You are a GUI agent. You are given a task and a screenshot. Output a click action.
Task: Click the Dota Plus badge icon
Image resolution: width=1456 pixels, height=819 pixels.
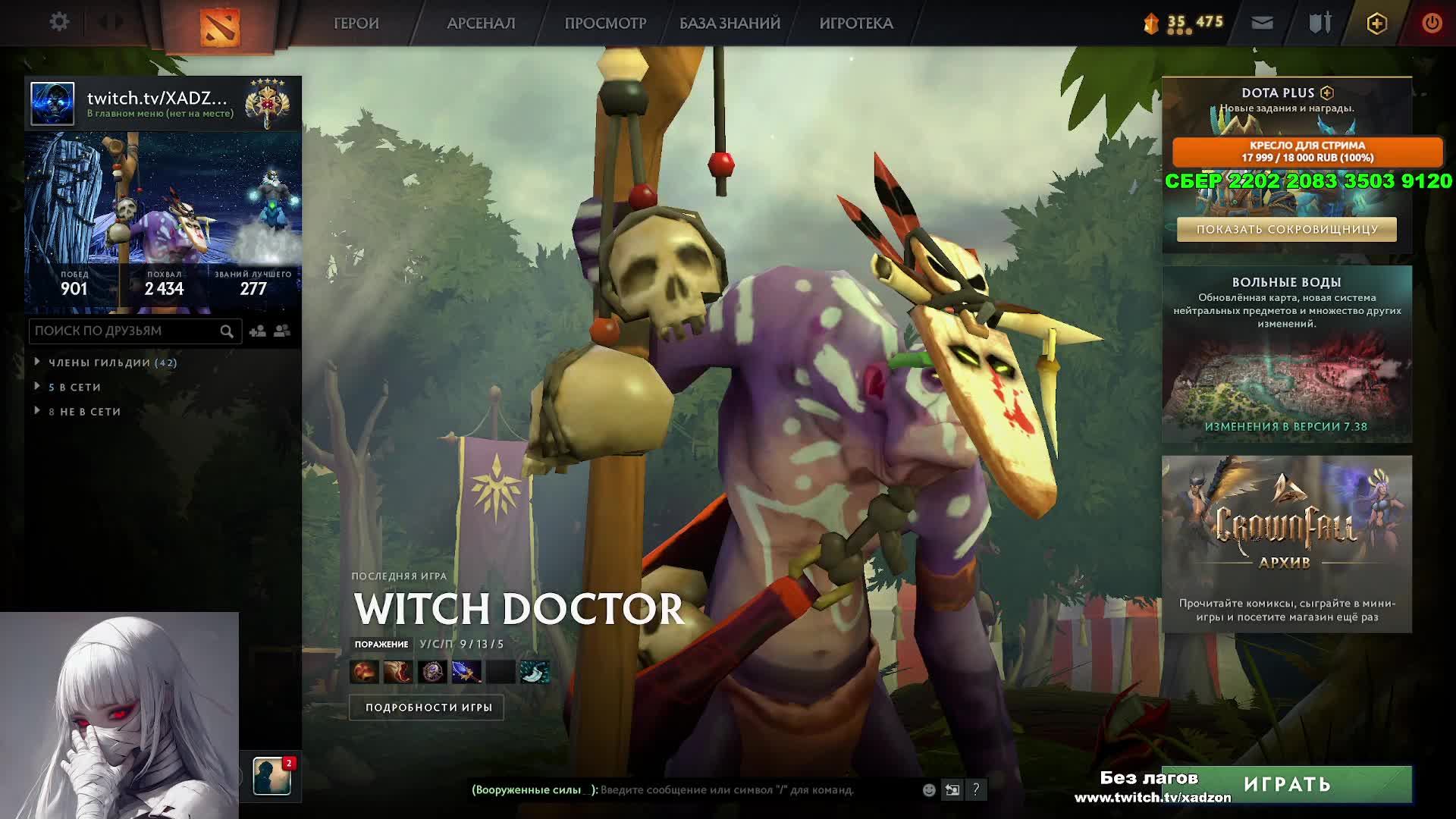(1376, 24)
